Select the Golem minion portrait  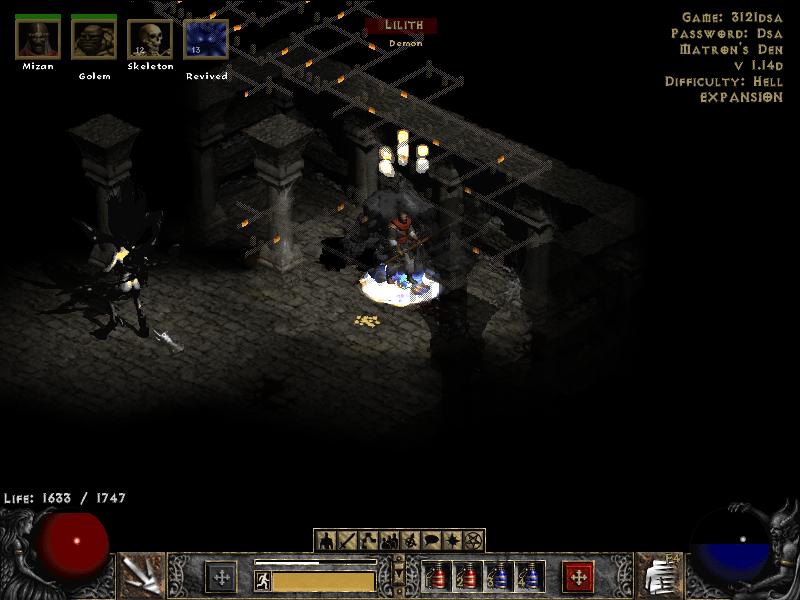(94, 38)
